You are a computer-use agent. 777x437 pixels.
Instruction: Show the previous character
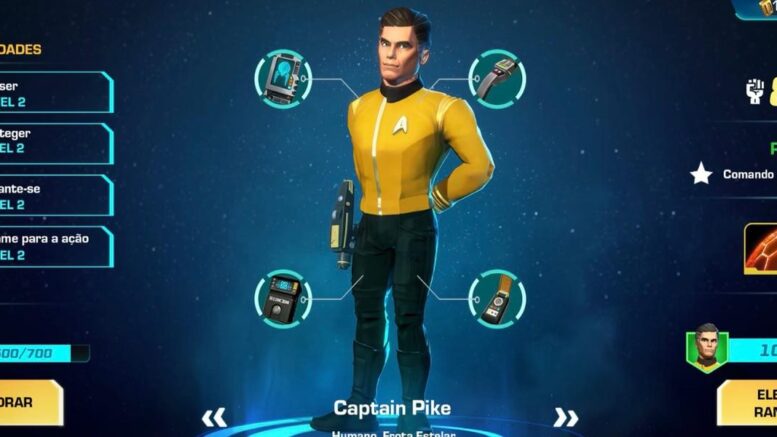tap(214, 417)
